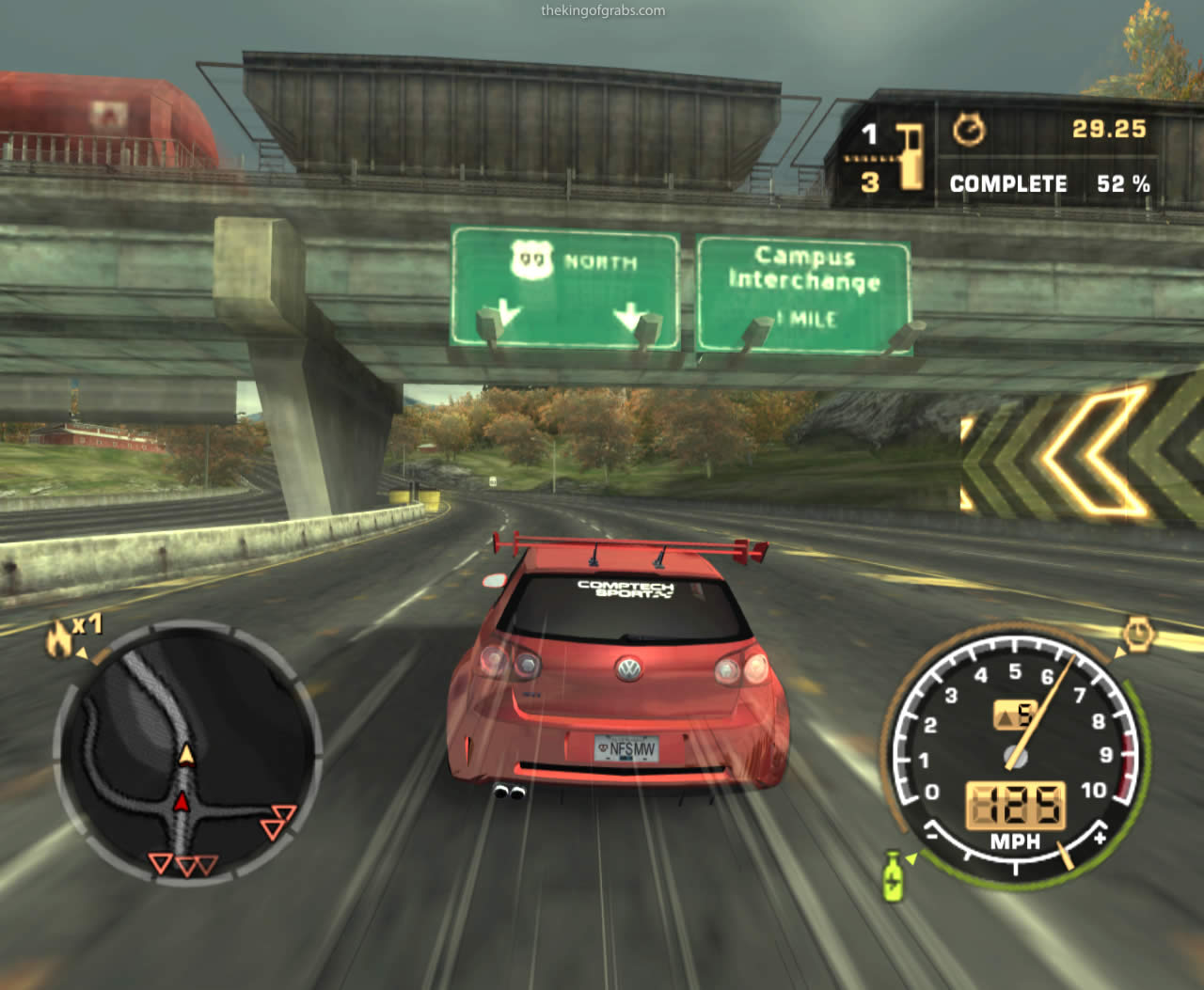Activate the speedbreaker icon above the tachometer

point(1137,634)
